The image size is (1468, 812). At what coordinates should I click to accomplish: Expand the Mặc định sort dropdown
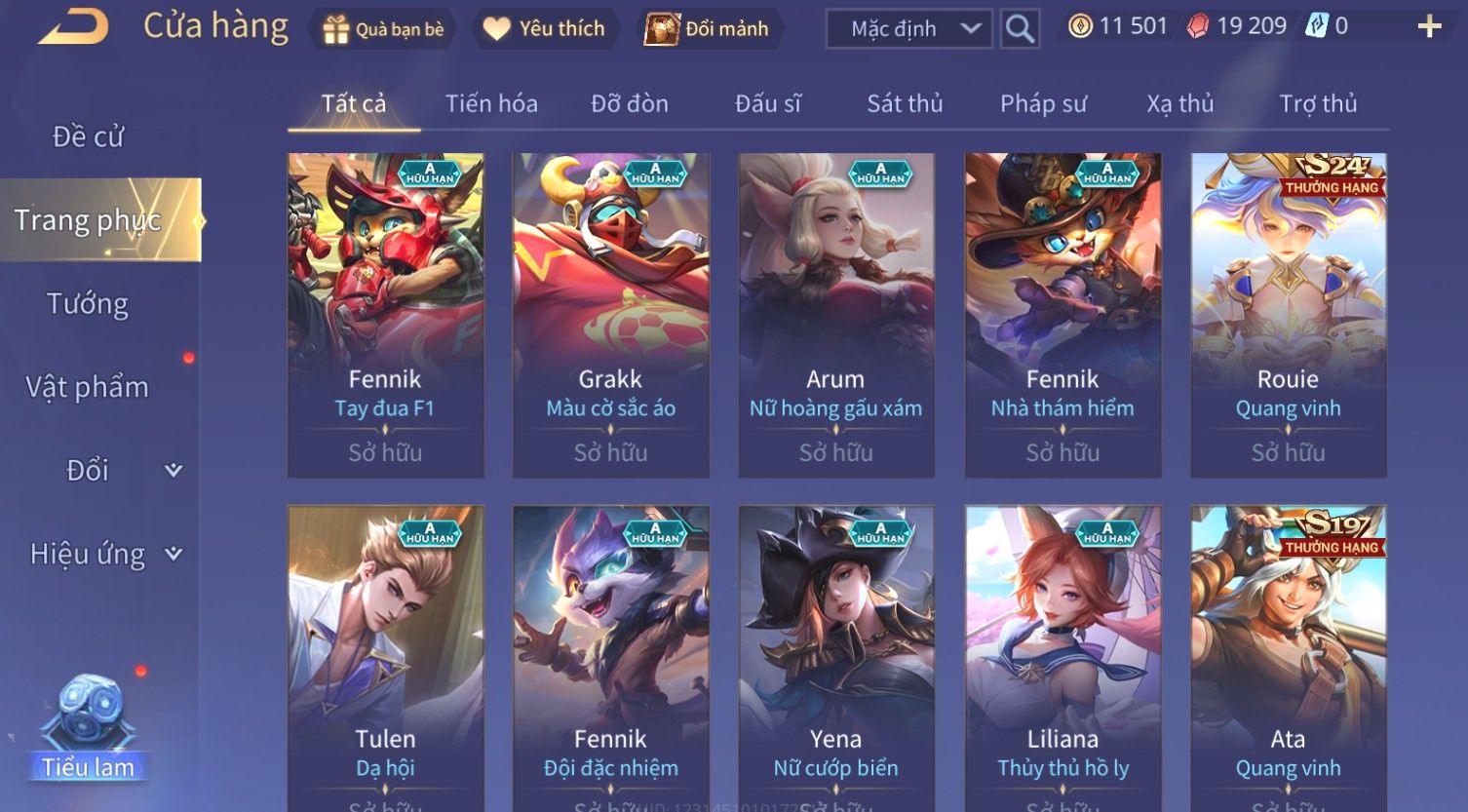[x=908, y=29]
